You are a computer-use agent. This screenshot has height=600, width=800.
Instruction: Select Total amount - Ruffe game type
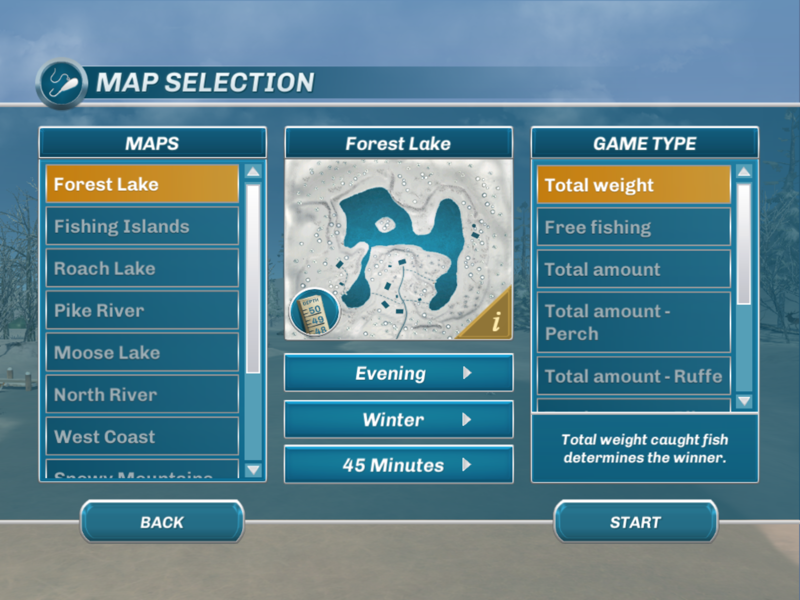pos(634,376)
